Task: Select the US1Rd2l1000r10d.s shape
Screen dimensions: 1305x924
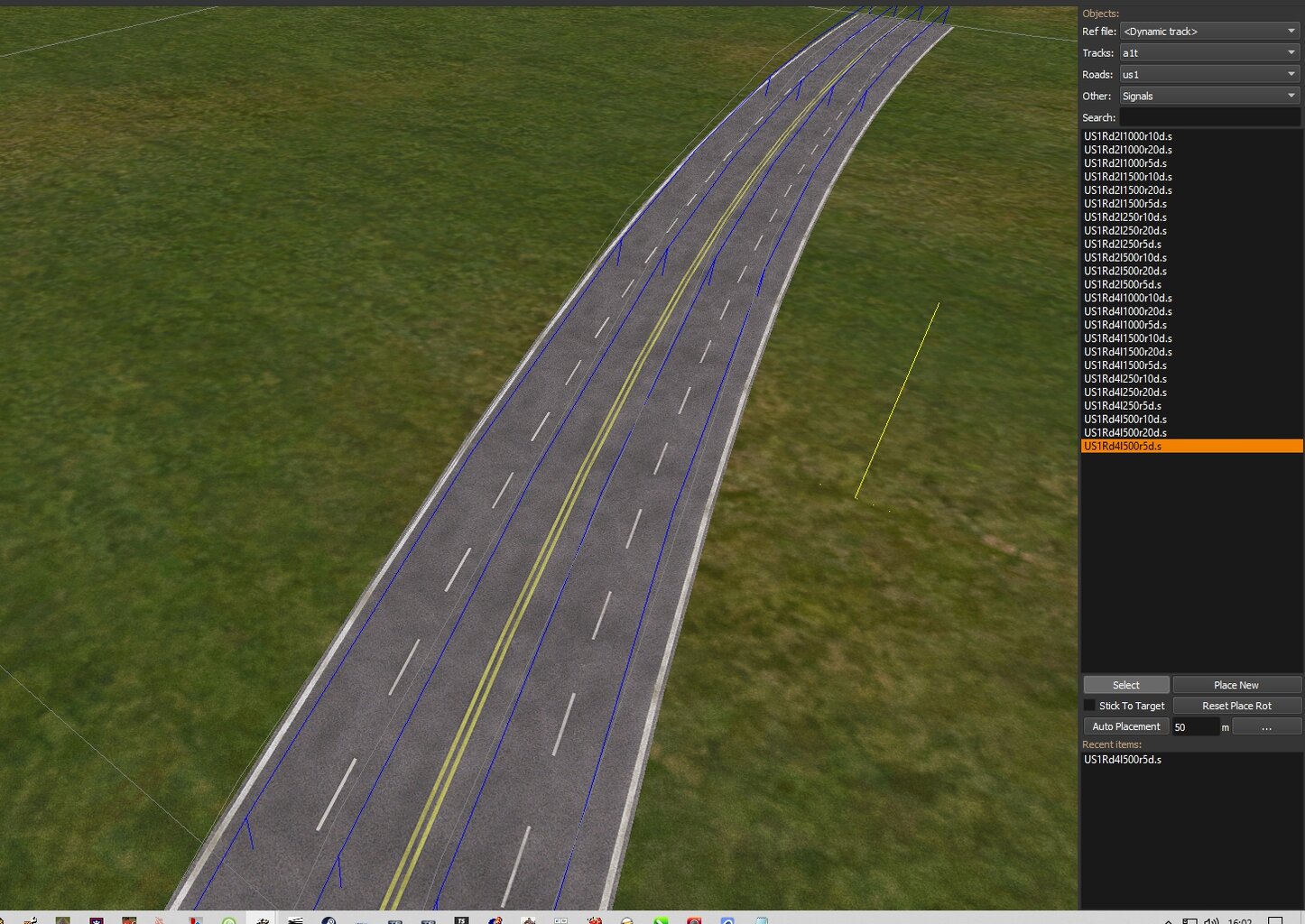Action: [x=1127, y=135]
